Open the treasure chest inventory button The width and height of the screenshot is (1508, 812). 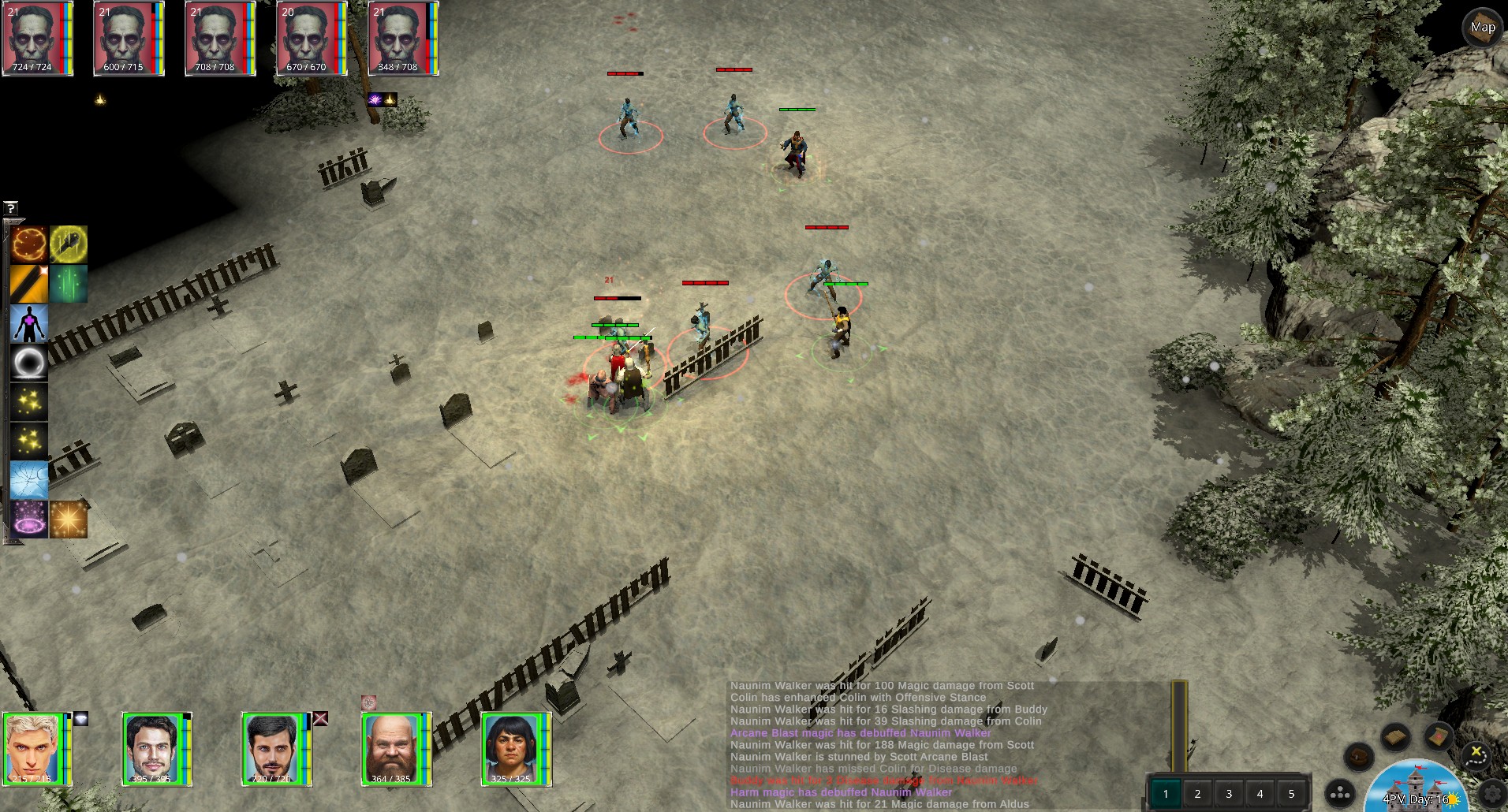click(1359, 758)
